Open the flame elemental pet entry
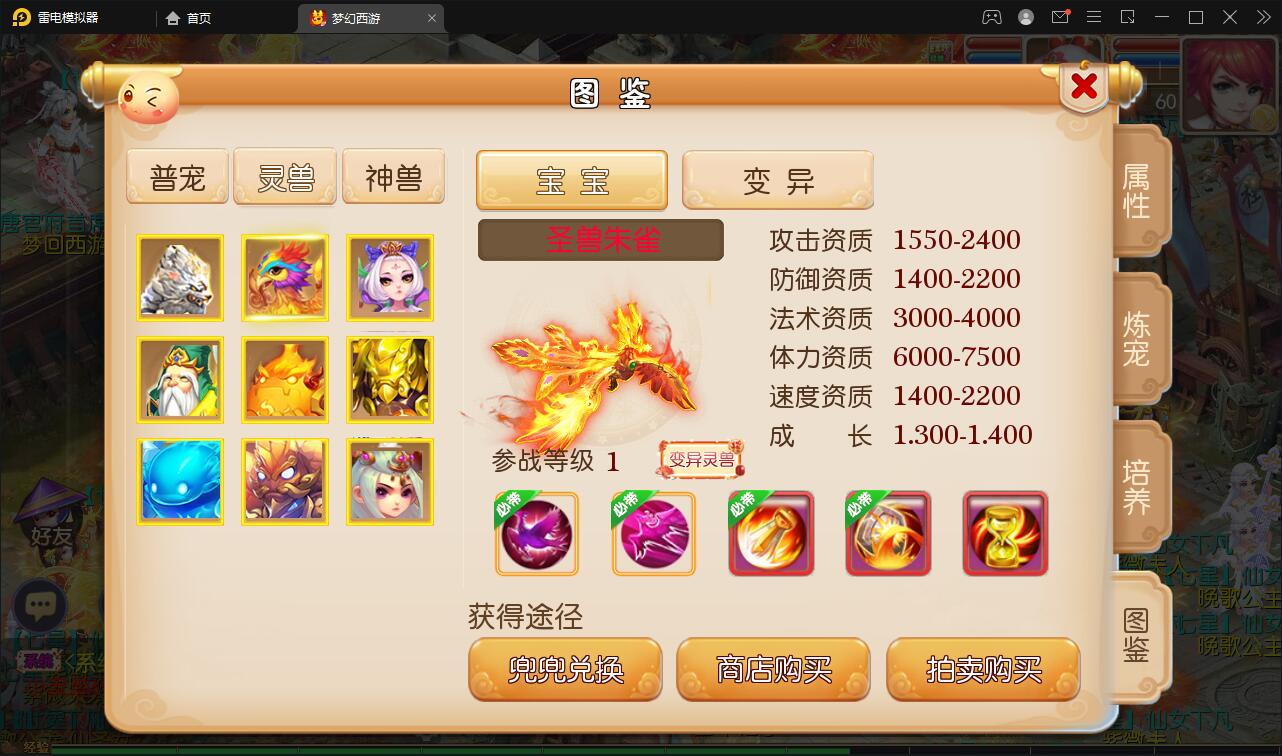This screenshot has width=1282, height=756. 284,380
